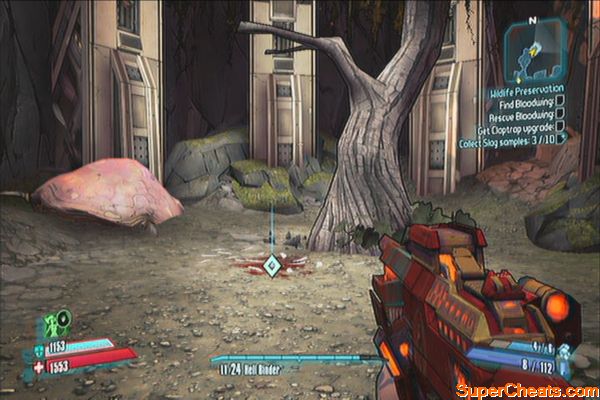
Task: Activate the green action skill icon
Action: tap(56, 325)
